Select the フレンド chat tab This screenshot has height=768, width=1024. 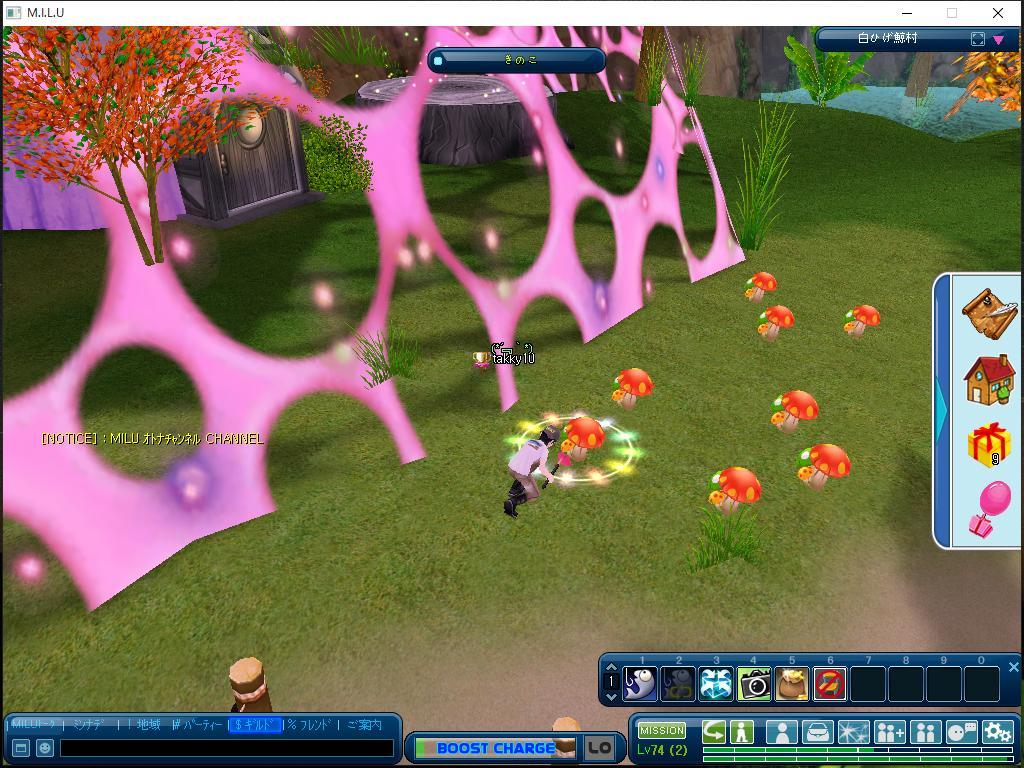click(x=310, y=725)
